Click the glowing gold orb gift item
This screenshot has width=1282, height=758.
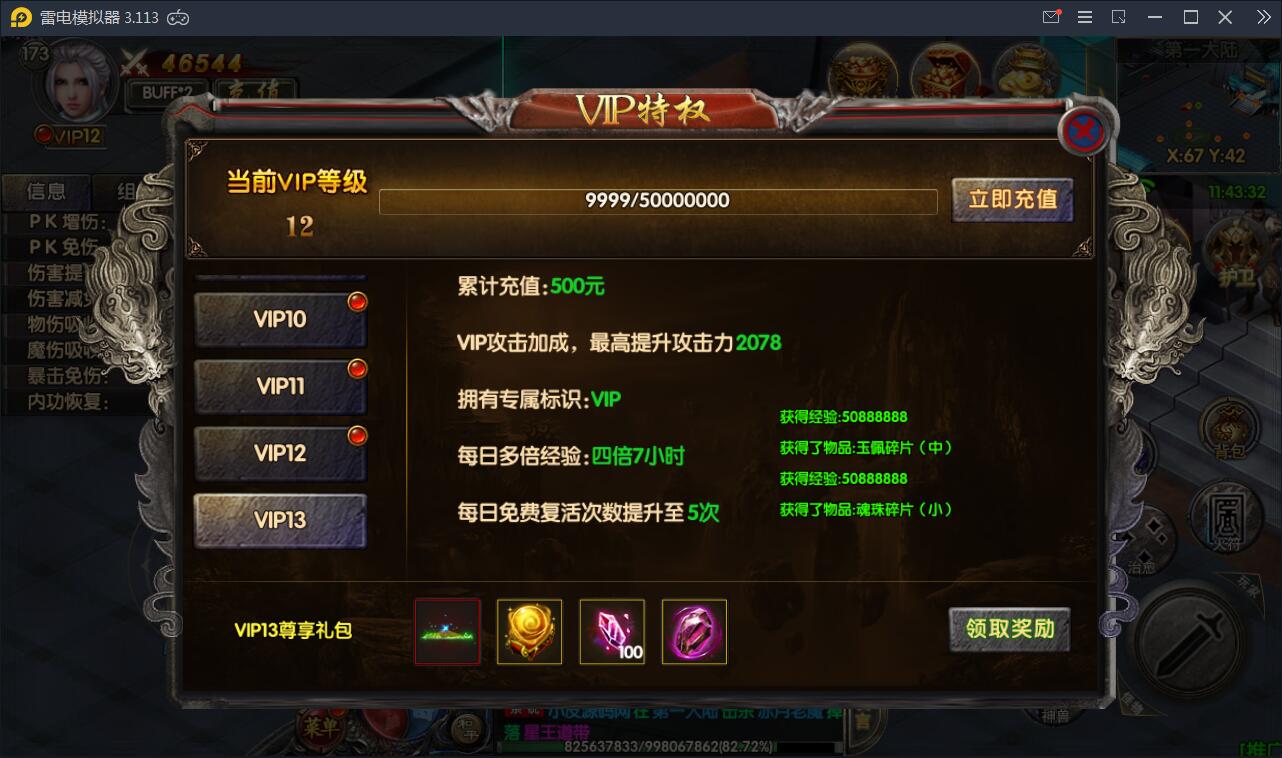tap(529, 631)
